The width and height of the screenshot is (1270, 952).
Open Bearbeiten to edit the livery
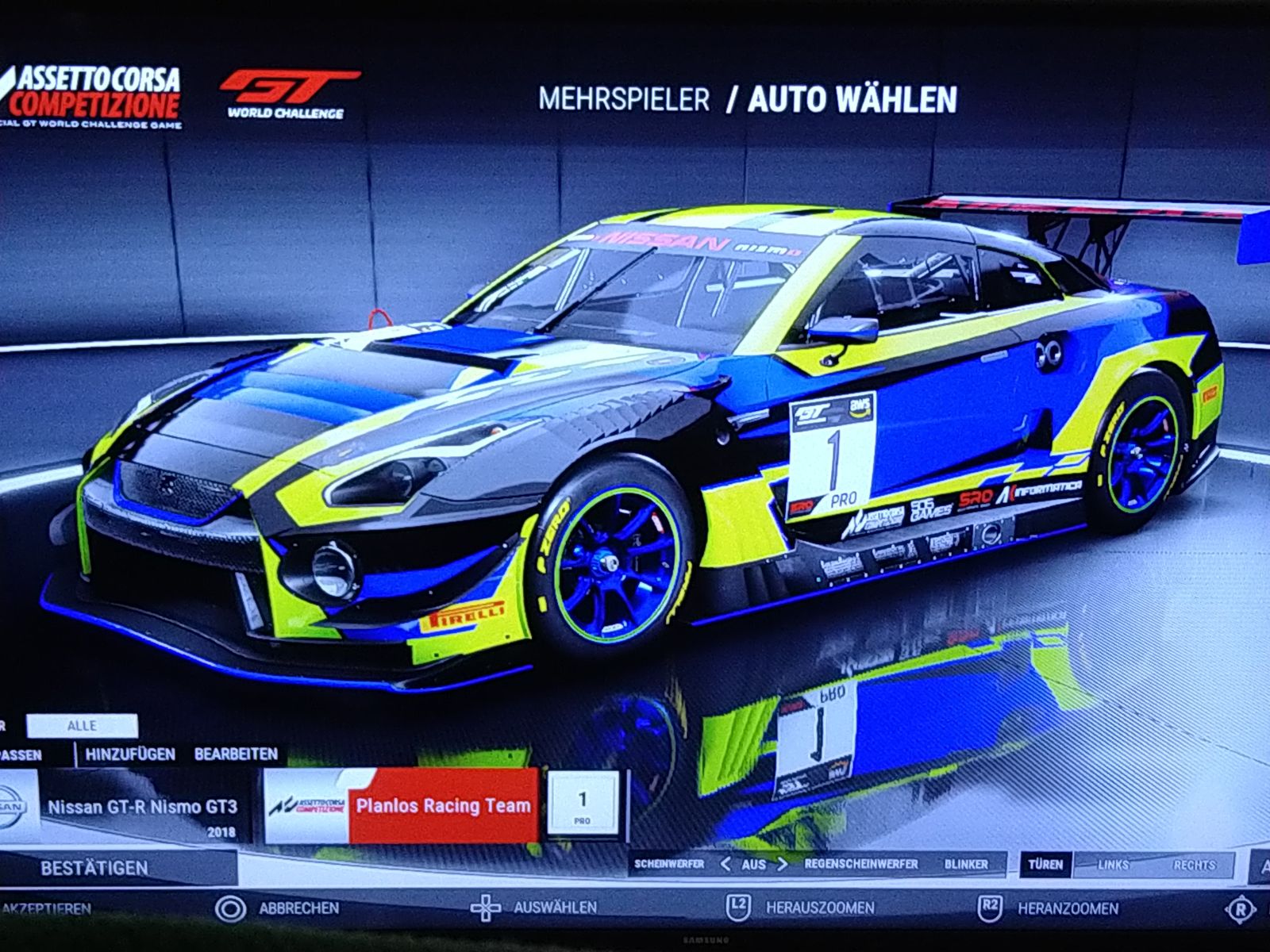coord(236,754)
